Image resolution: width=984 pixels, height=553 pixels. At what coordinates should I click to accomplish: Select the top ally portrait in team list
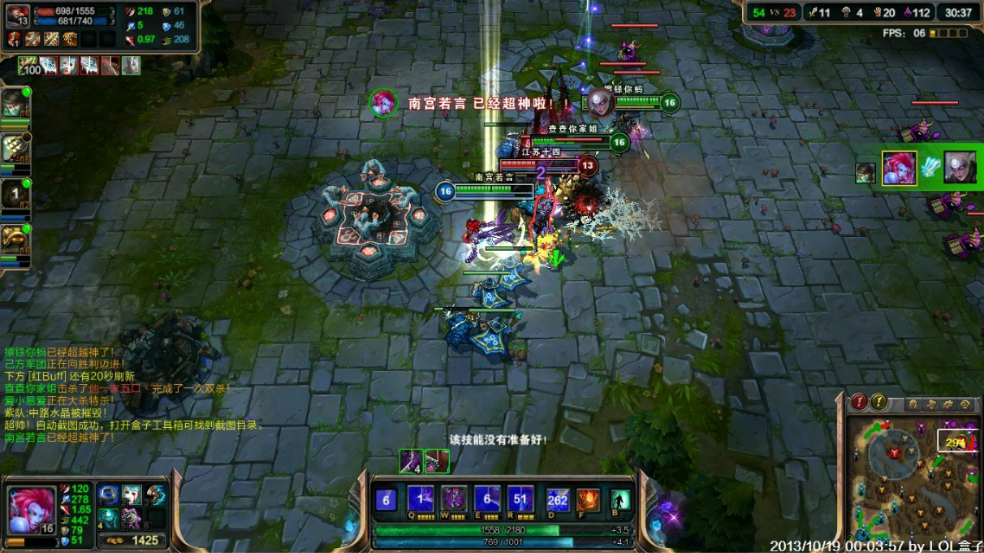click(15, 104)
